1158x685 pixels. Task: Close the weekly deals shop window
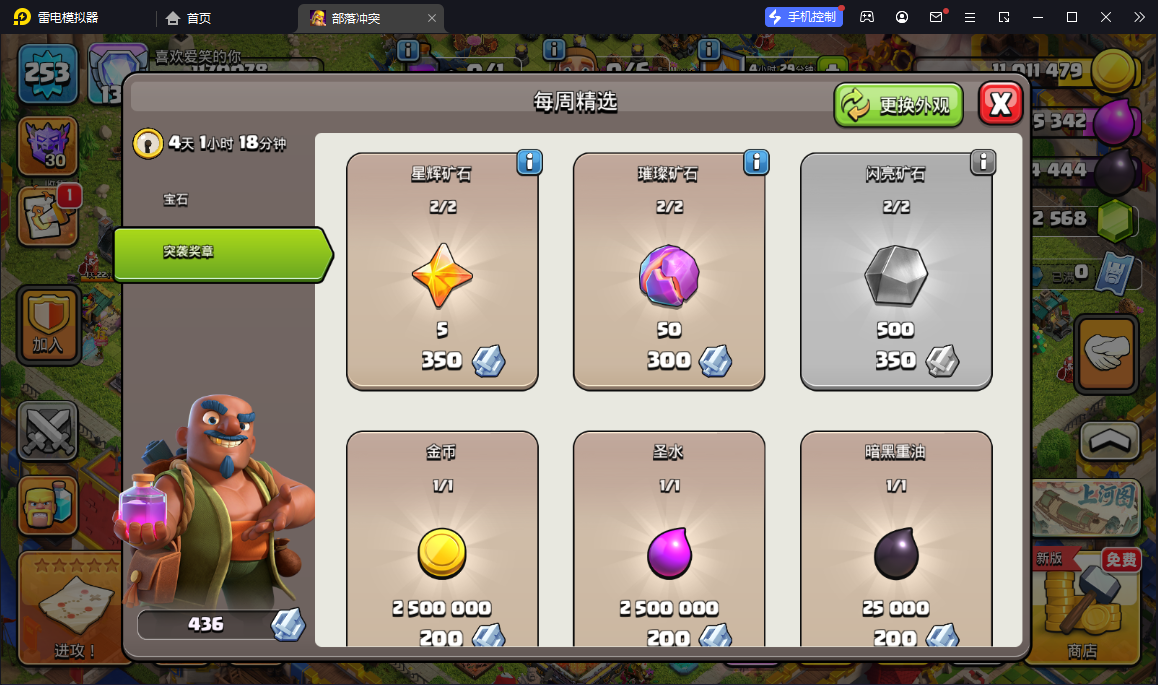pos(1000,103)
